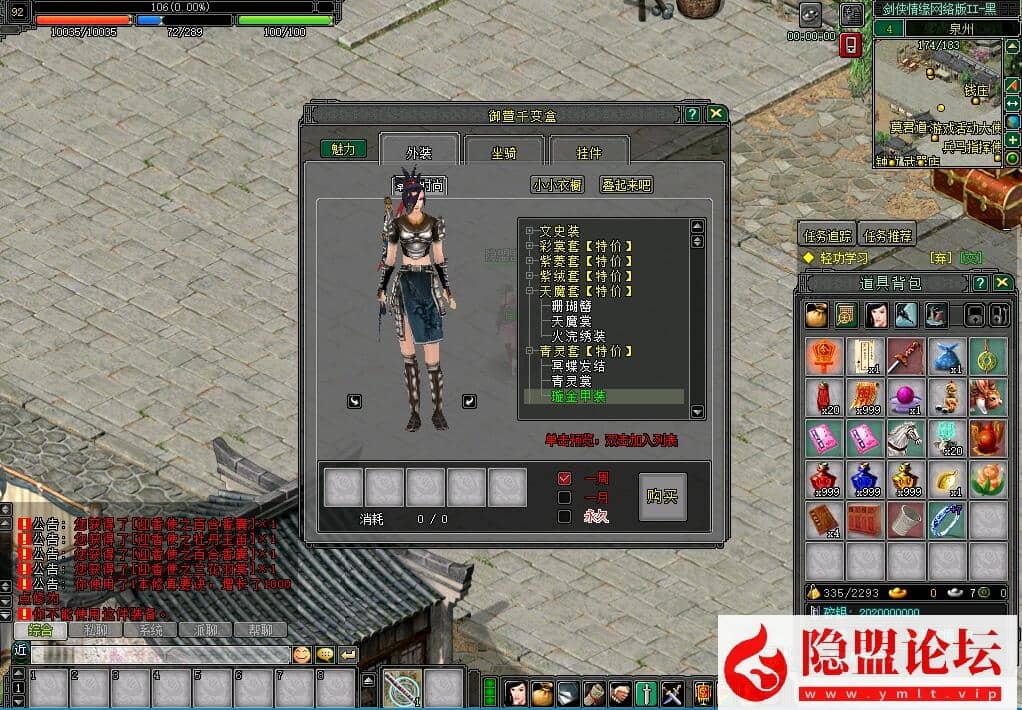
Task: Select 青灵裳 in the outfit list
Action: (572, 381)
